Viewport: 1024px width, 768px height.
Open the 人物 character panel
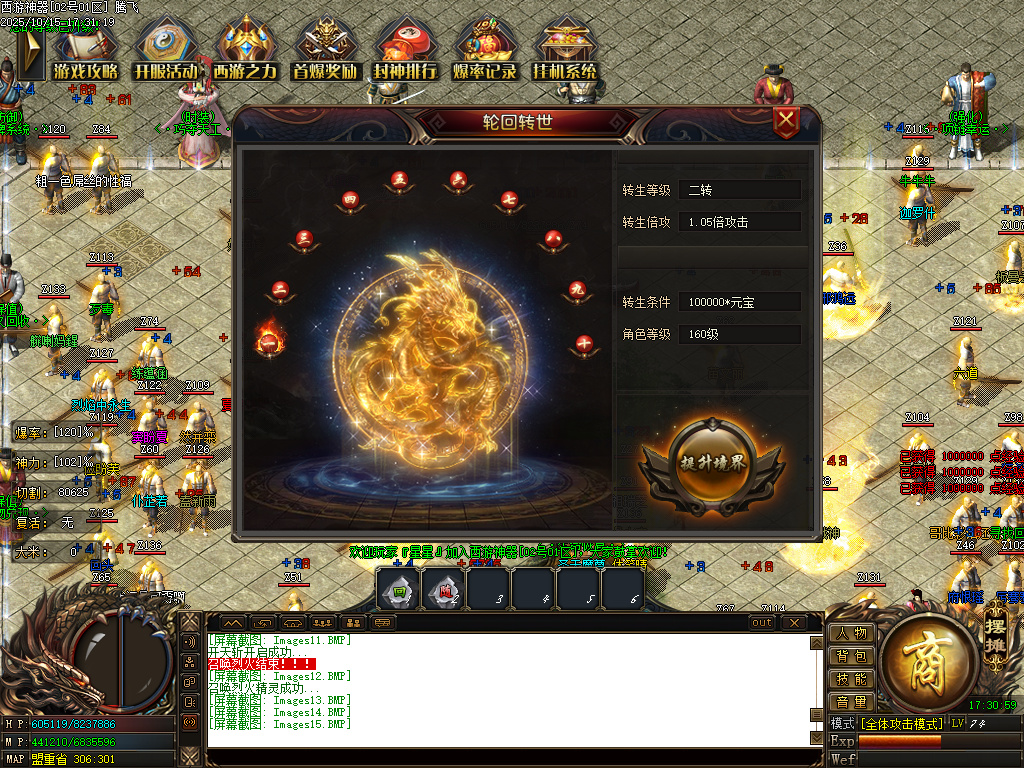click(x=852, y=633)
